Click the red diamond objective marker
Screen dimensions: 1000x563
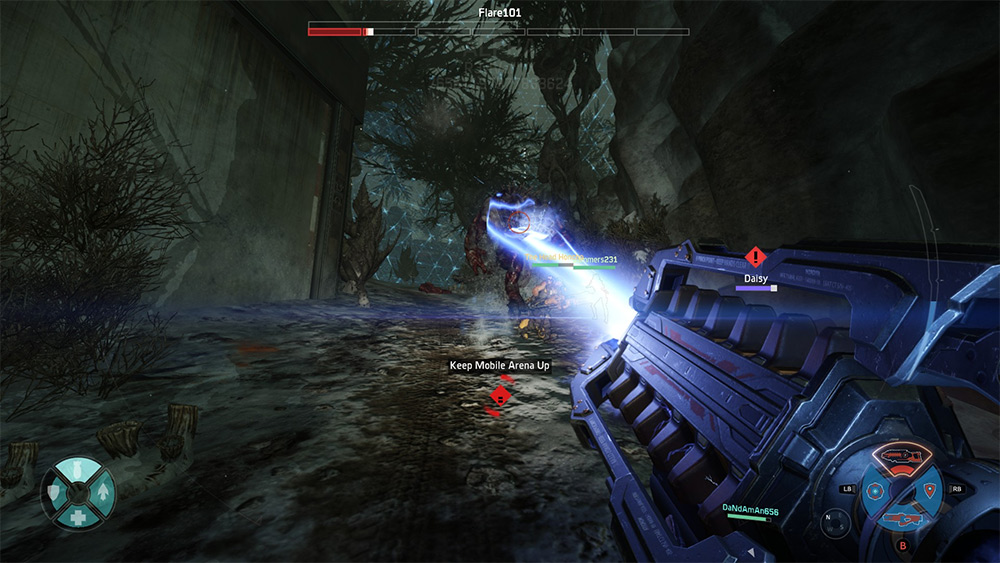pos(500,396)
